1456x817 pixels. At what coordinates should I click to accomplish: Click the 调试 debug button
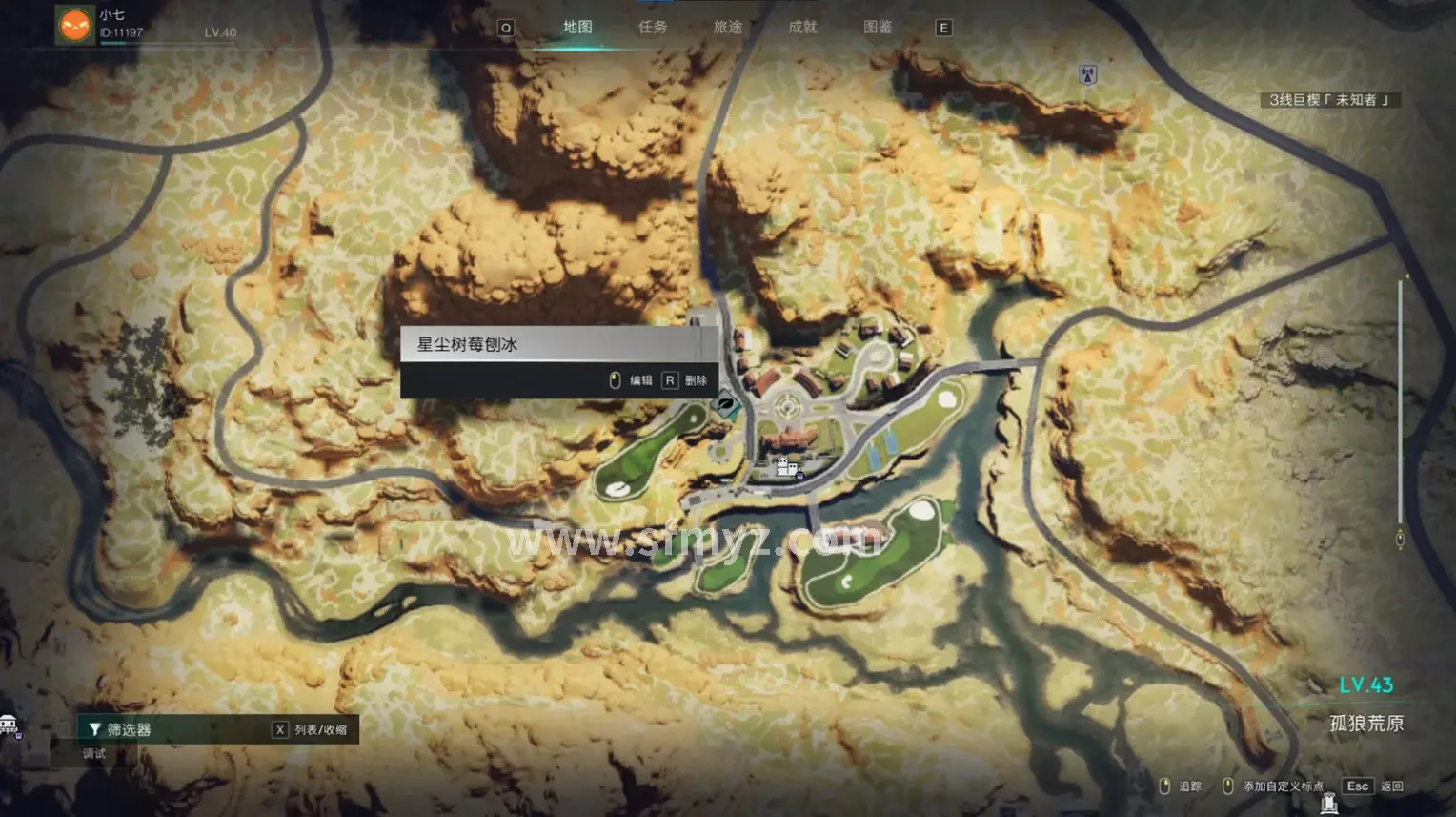point(94,754)
